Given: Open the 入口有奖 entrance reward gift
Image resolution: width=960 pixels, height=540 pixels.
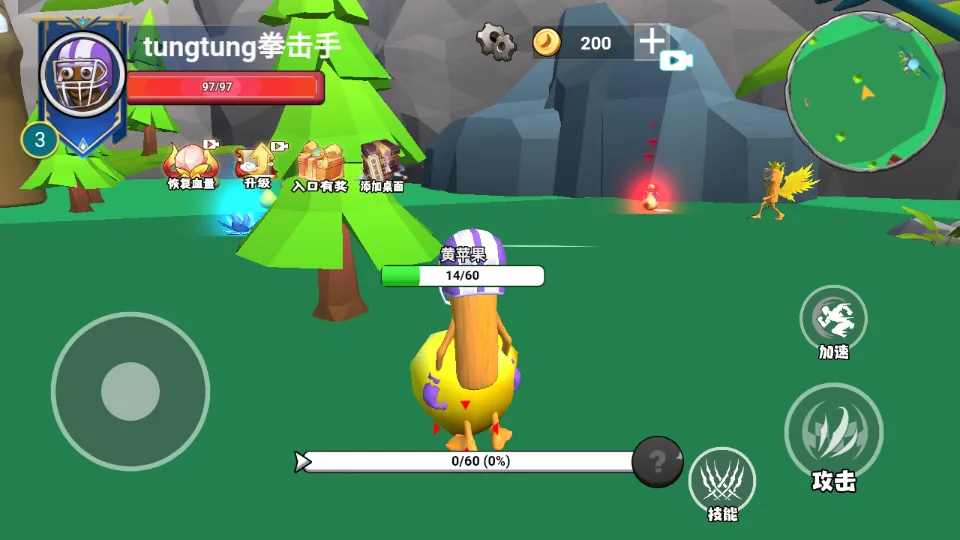Looking at the screenshot, I should pos(320,164).
